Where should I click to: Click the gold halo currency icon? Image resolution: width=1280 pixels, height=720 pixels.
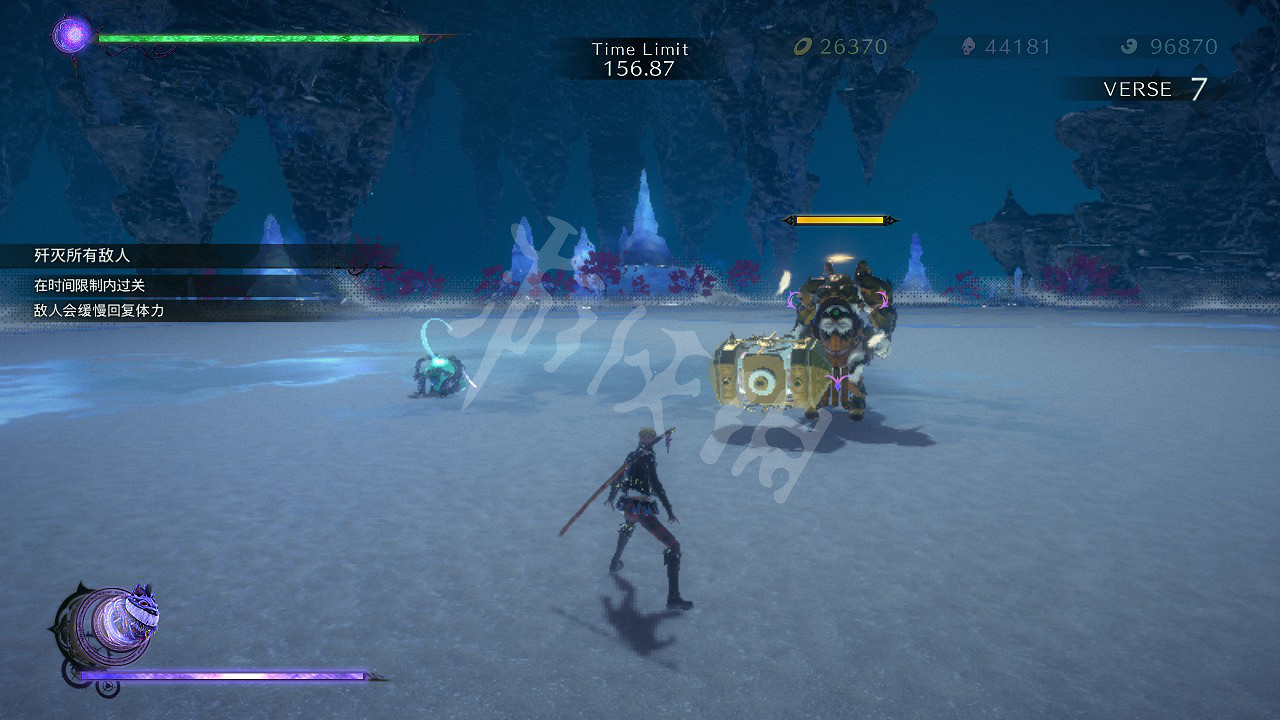coord(800,46)
